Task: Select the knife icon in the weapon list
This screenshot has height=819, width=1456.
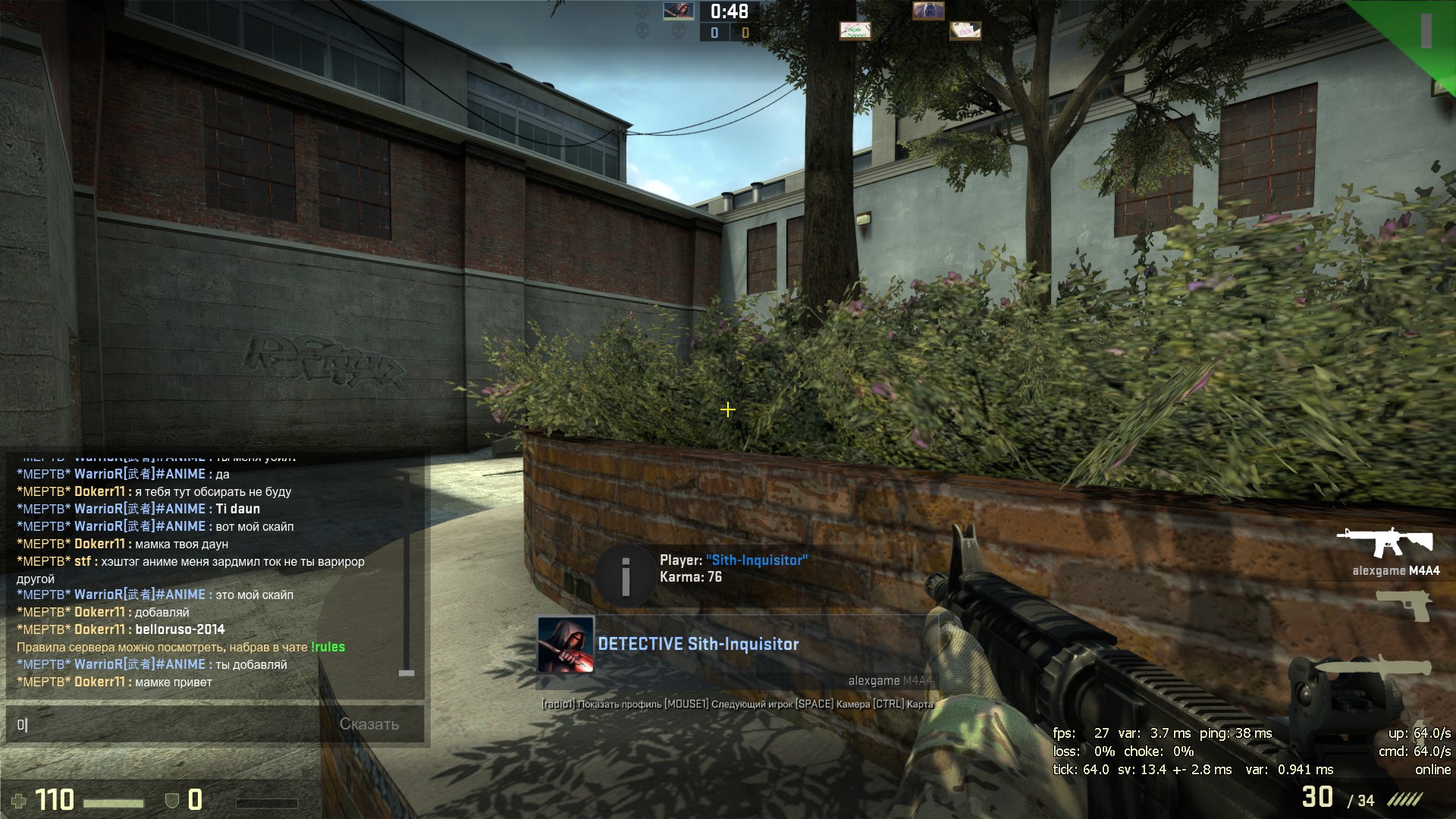Action: click(x=1373, y=667)
